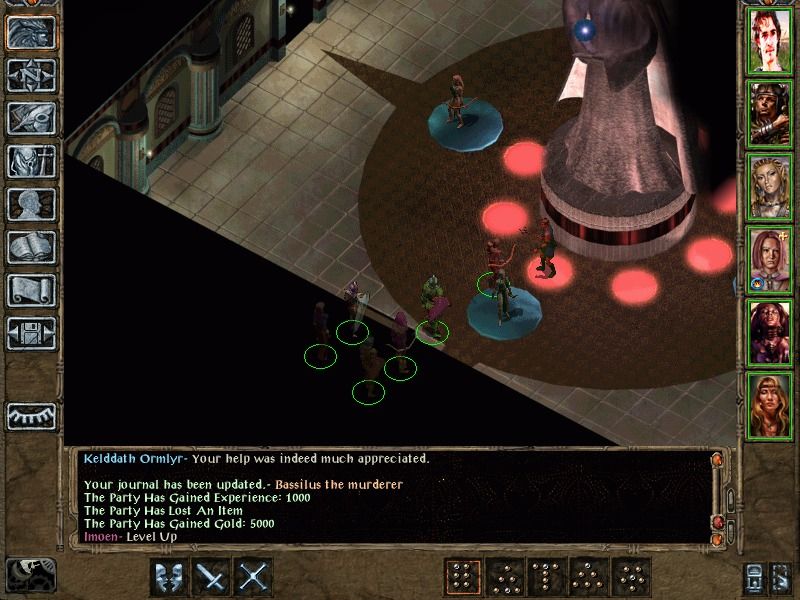Select the blonde elf woman portrait

[x=771, y=188]
